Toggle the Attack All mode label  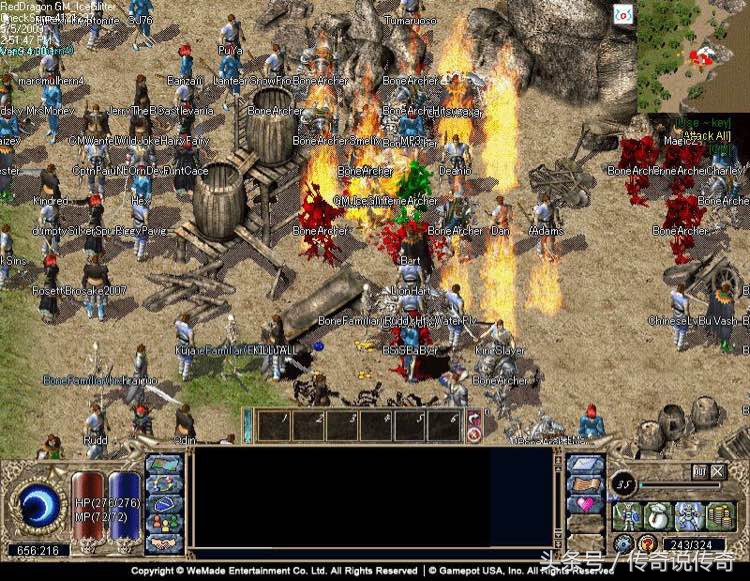pos(705,135)
